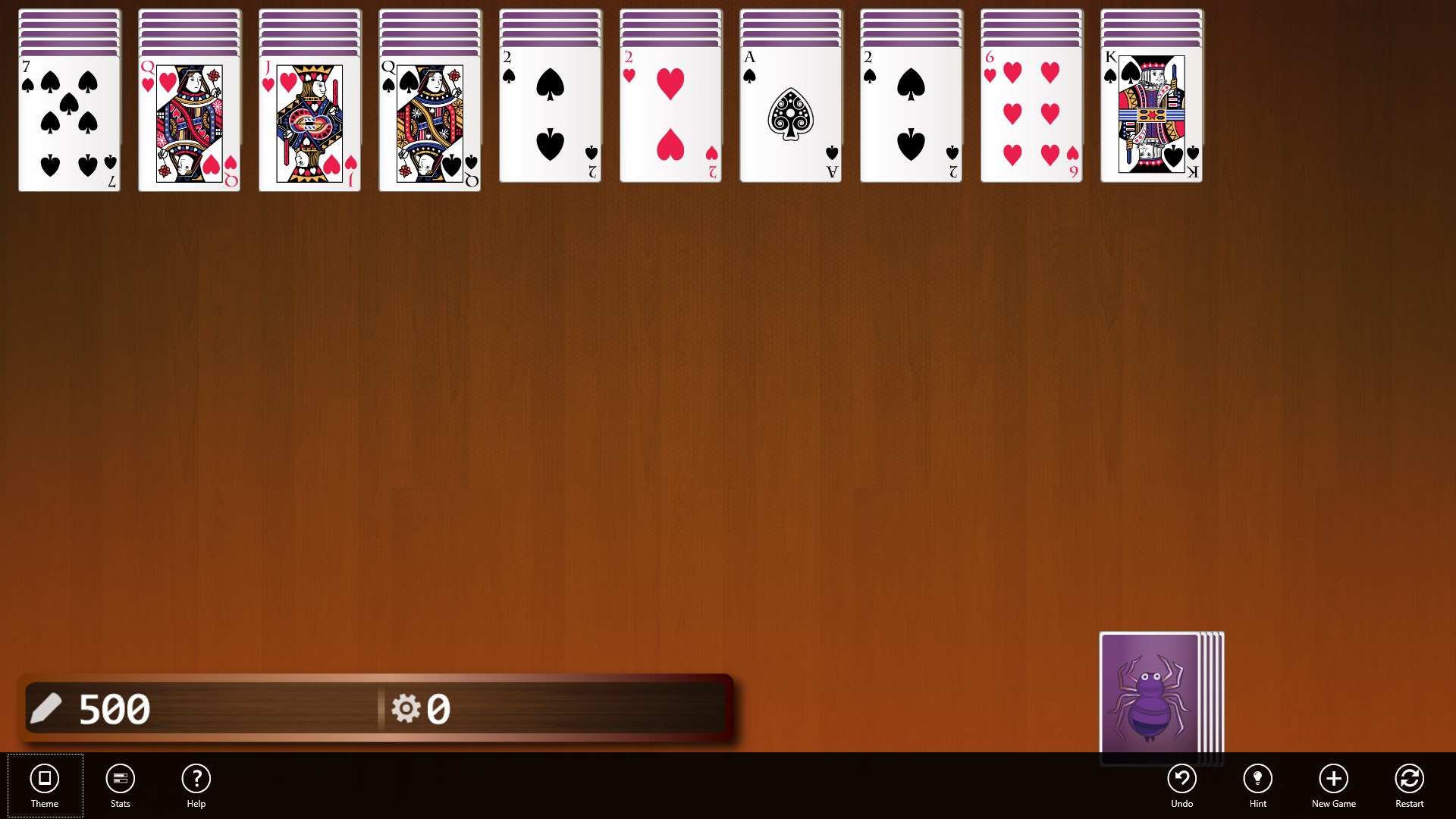Undo the last move
Image resolution: width=1456 pixels, height=819 pixels.
coord(1182,785)
